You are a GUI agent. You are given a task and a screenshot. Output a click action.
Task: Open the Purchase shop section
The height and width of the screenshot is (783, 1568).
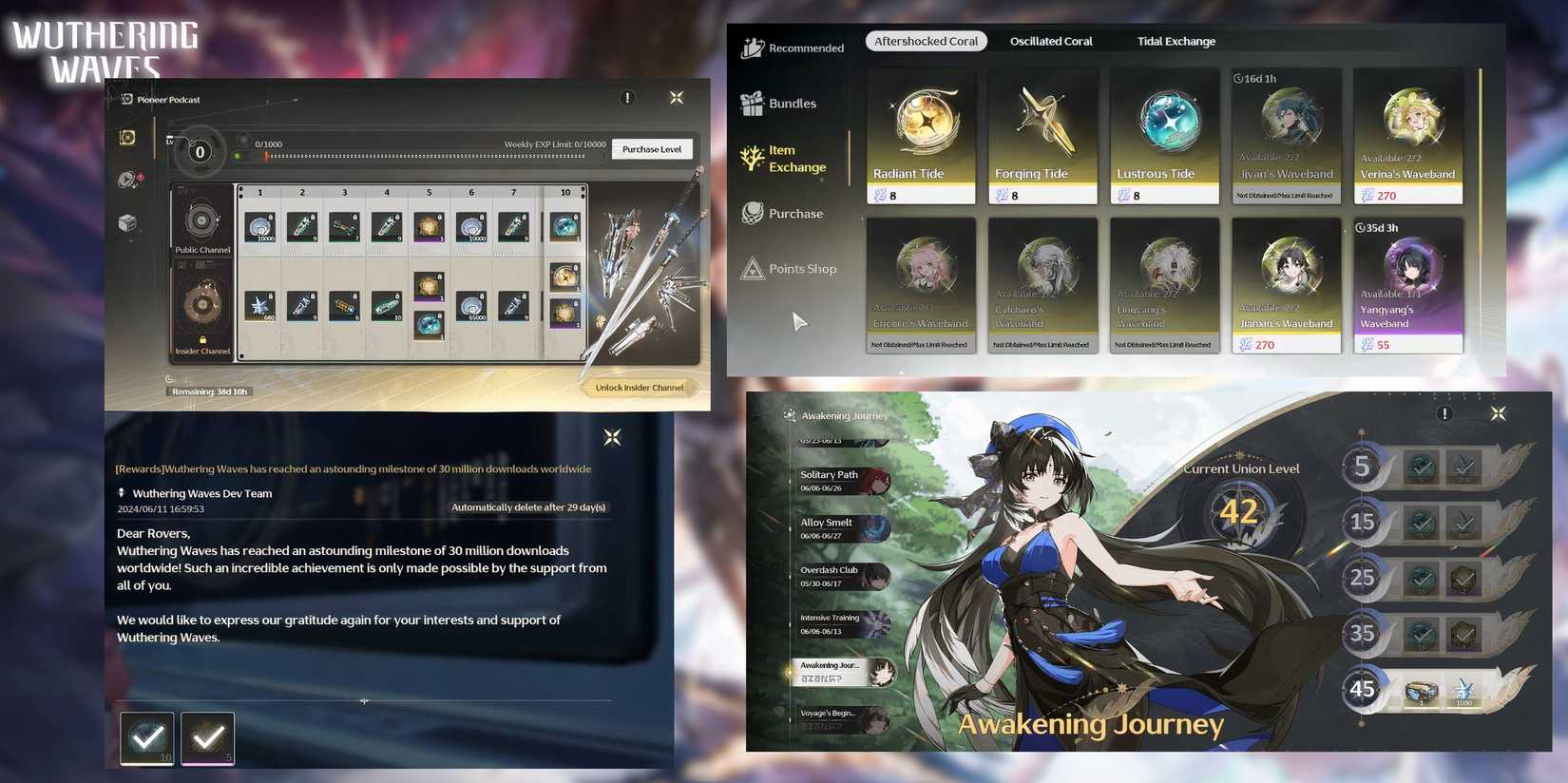(x=790, y=213)
